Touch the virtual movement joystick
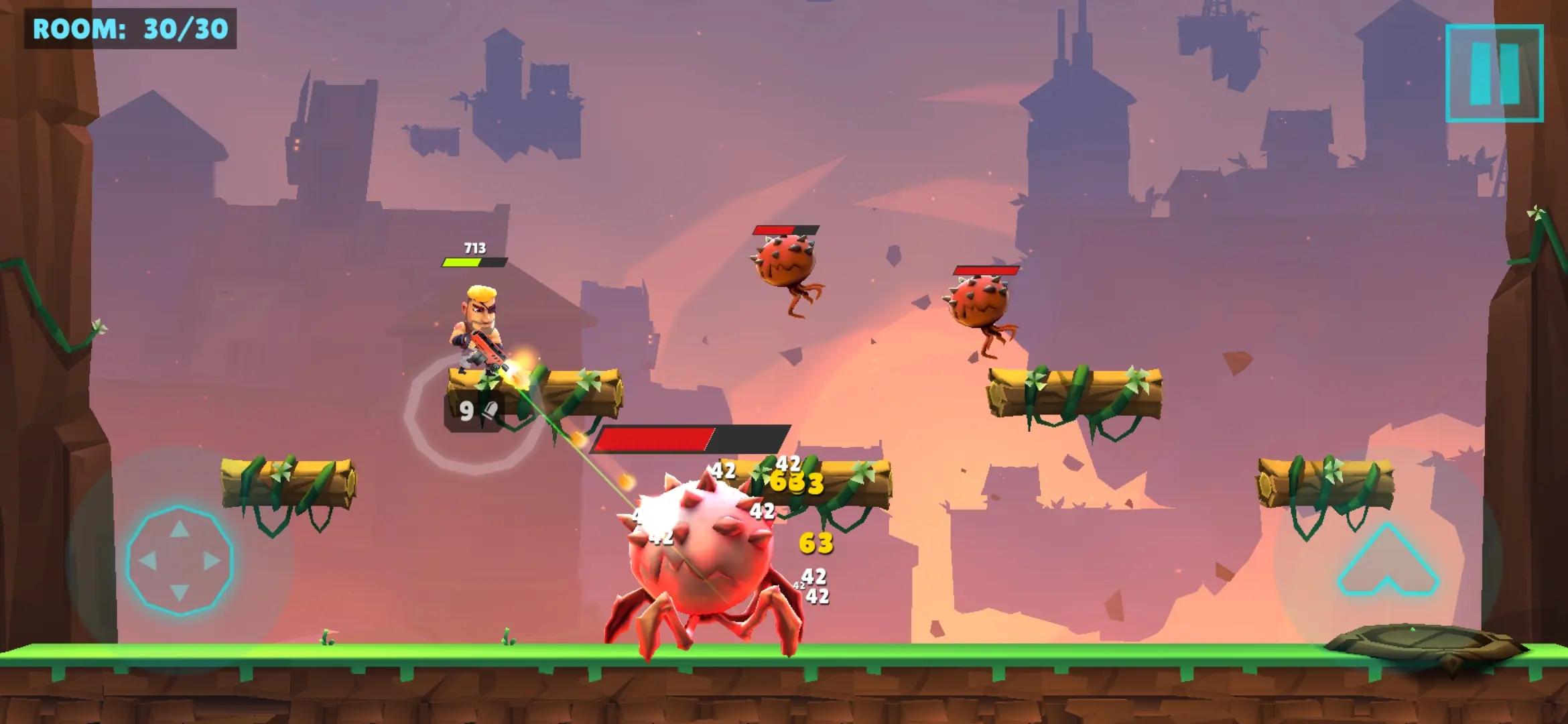 tap(180, 560)
